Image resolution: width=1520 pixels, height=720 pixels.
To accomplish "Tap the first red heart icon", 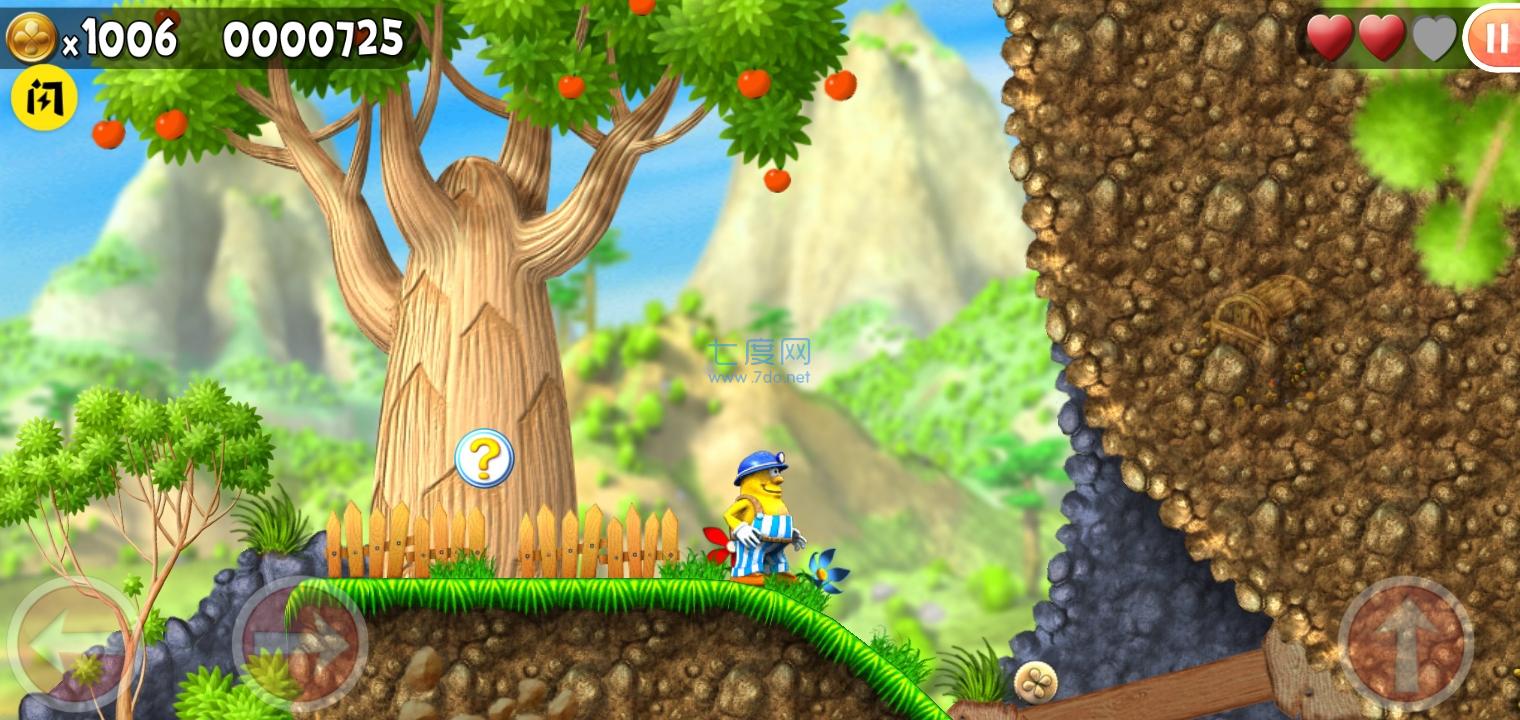I will click(x=1330, y=38).
